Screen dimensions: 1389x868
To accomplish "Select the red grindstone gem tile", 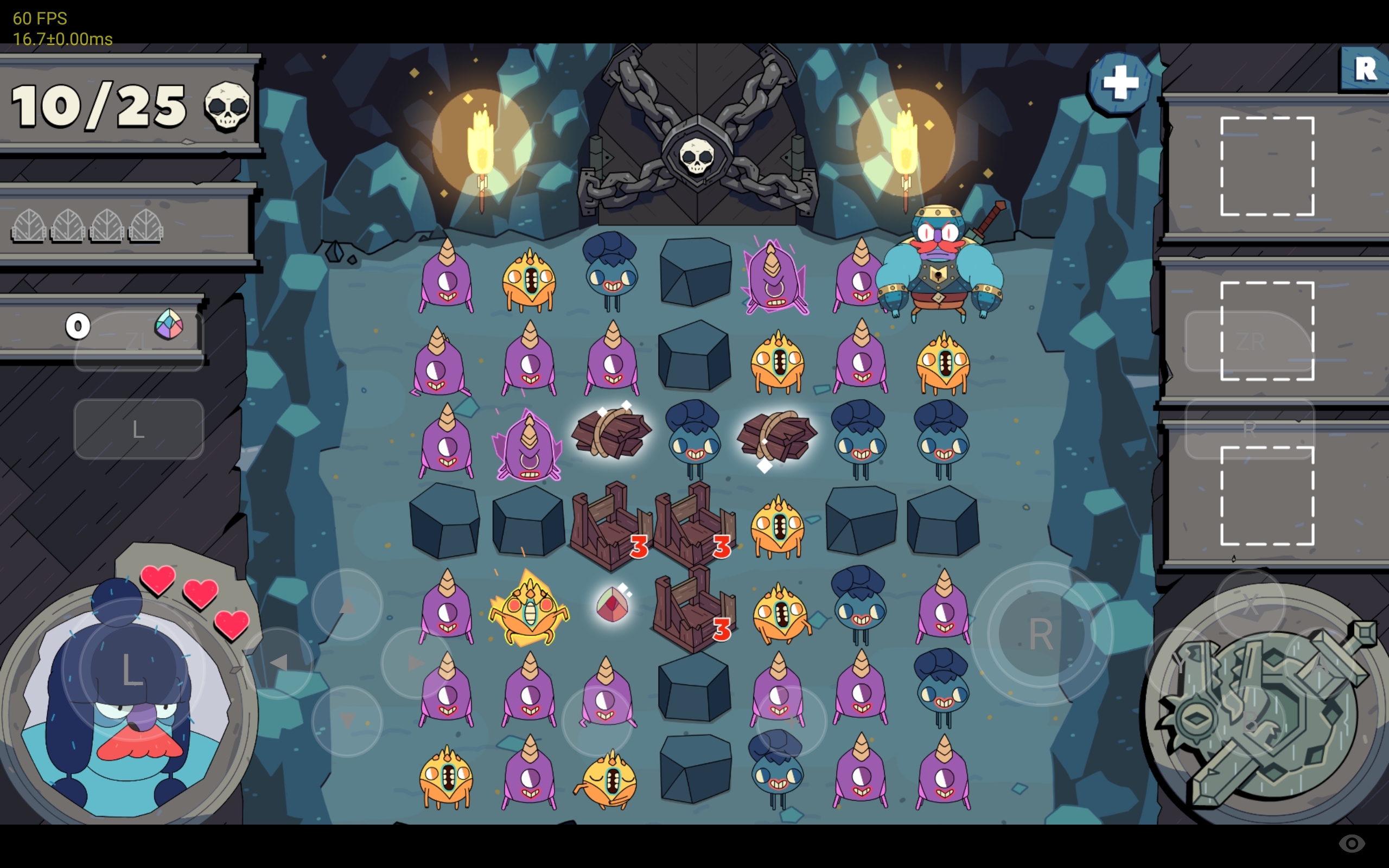I will coord(612,604).
